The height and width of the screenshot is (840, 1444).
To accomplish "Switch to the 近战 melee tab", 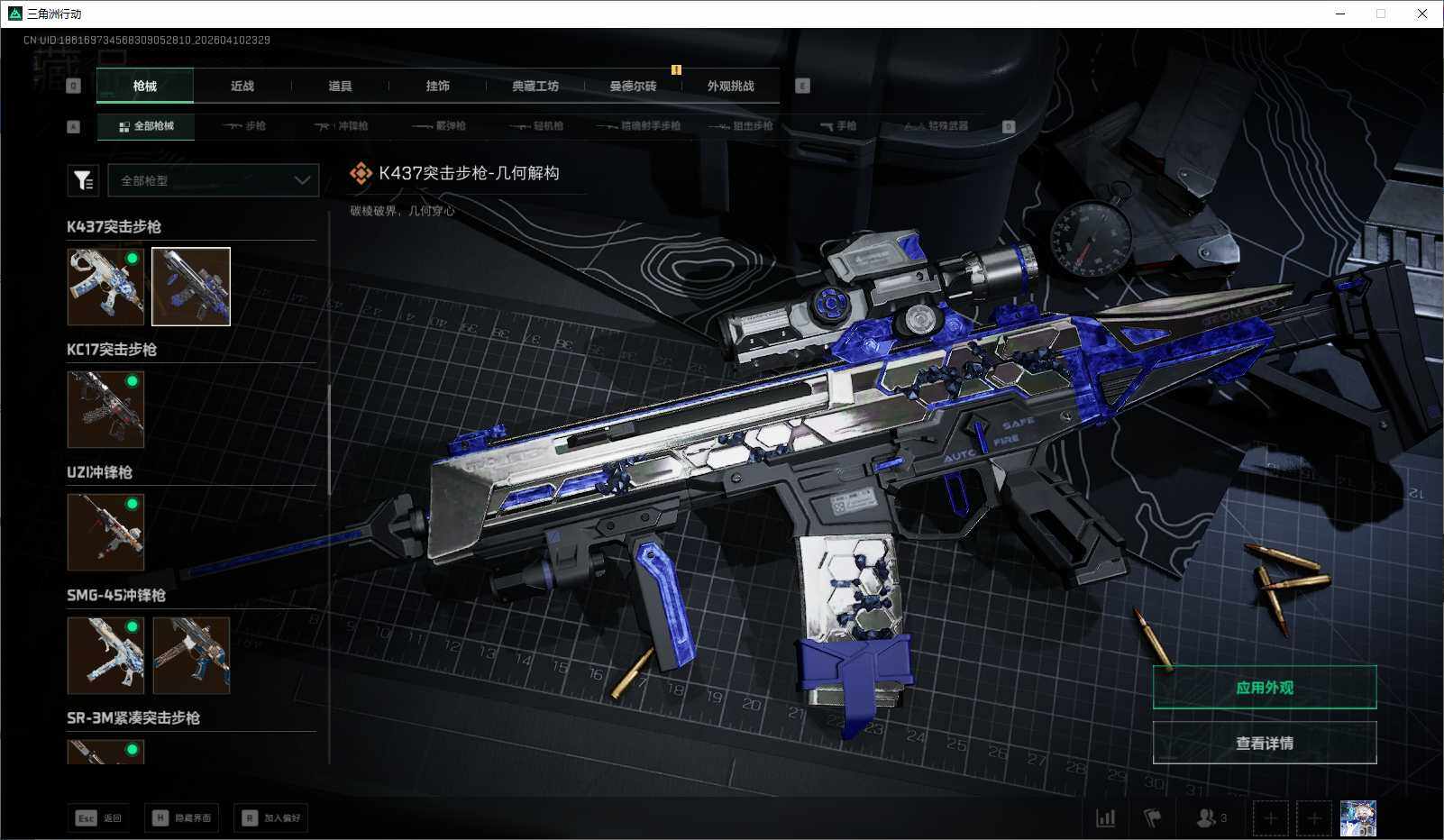I will click(x=242, y=87).
